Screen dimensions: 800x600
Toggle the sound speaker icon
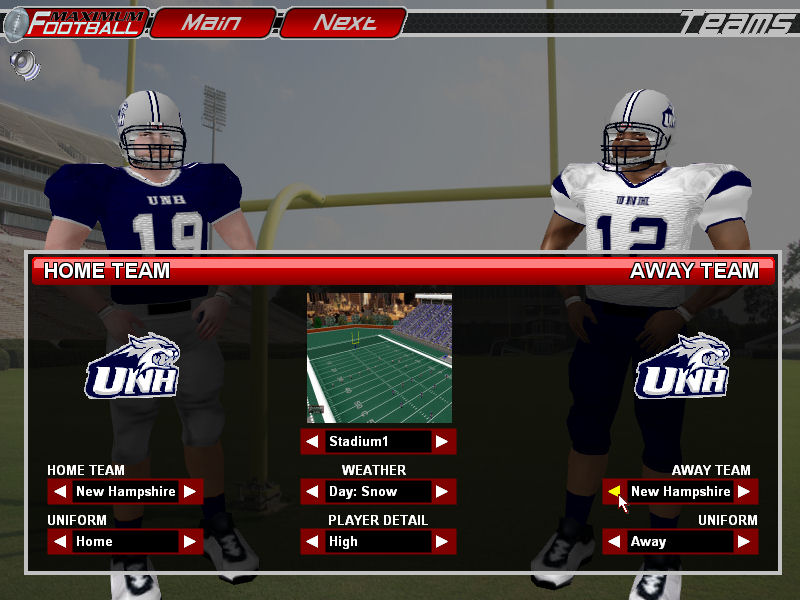tap(26, 65)
